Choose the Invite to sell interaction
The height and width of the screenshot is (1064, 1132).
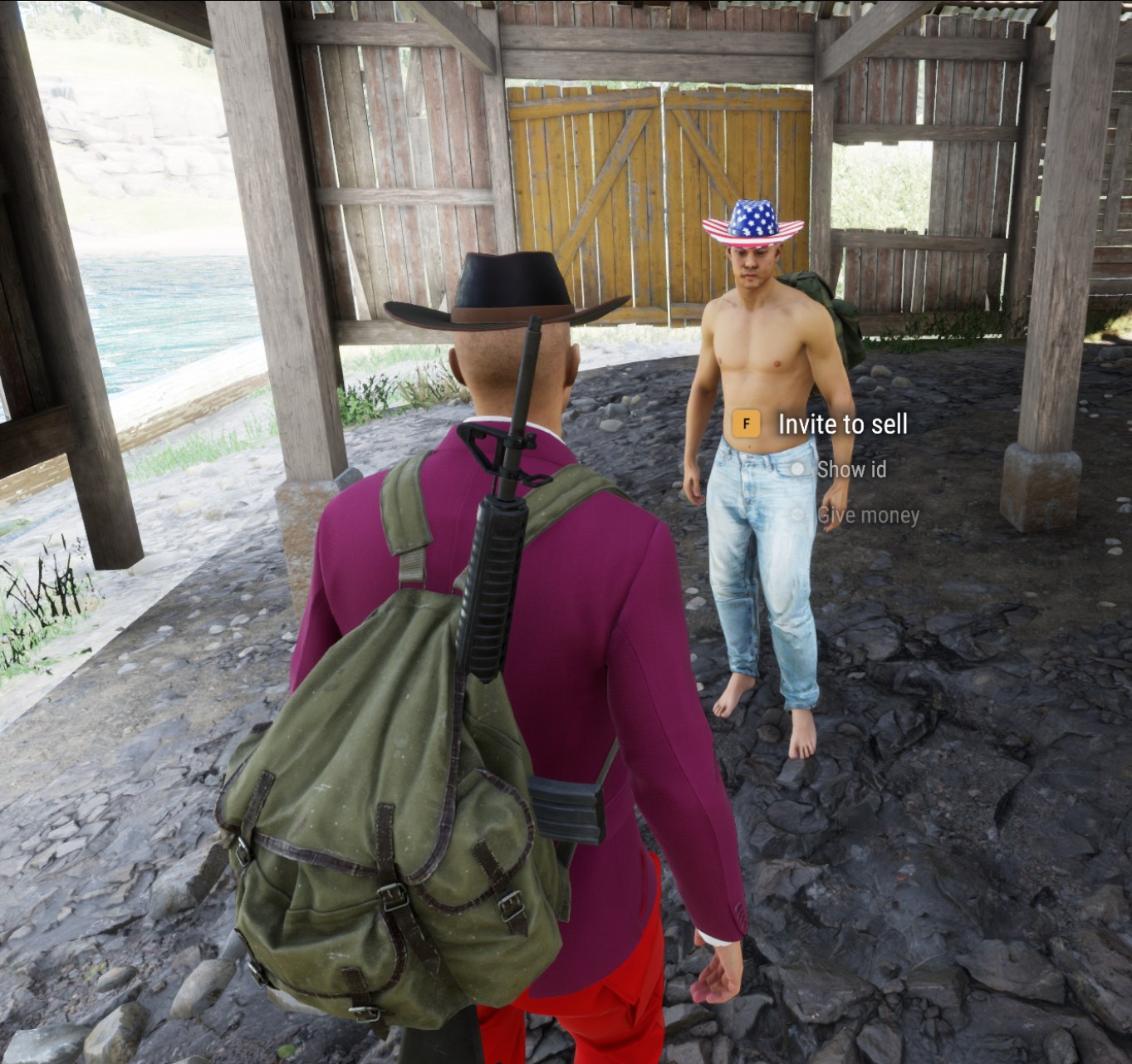[x=841, y=424]
